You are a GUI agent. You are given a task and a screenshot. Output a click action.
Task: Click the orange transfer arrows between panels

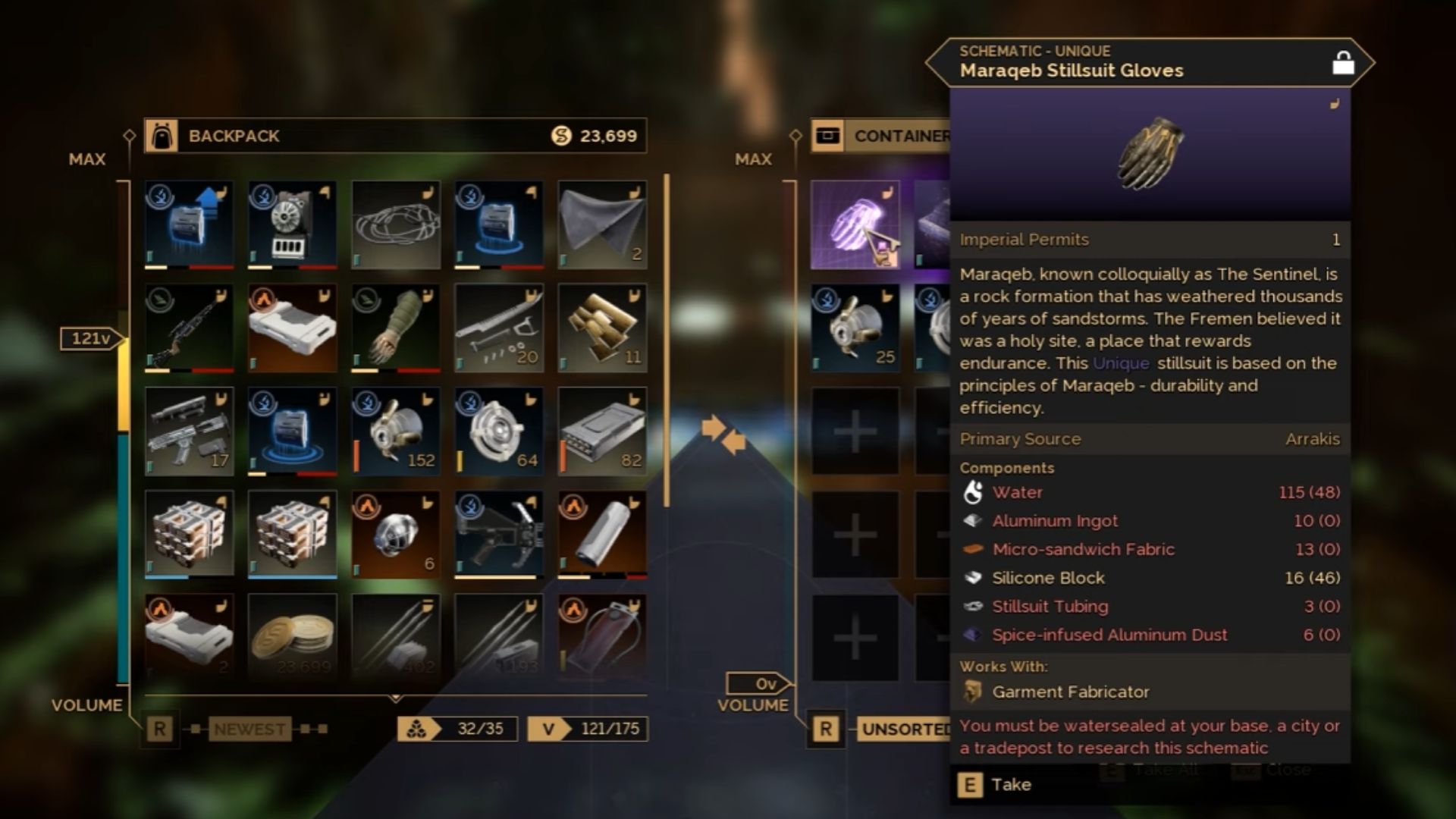[723, 434]
